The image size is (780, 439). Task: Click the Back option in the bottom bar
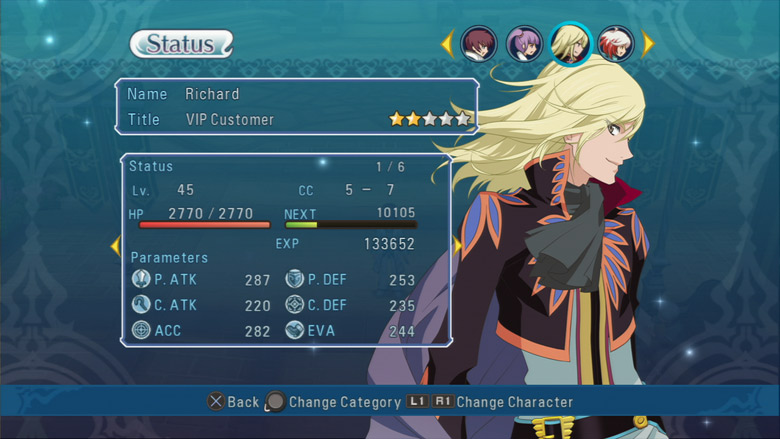233,402
